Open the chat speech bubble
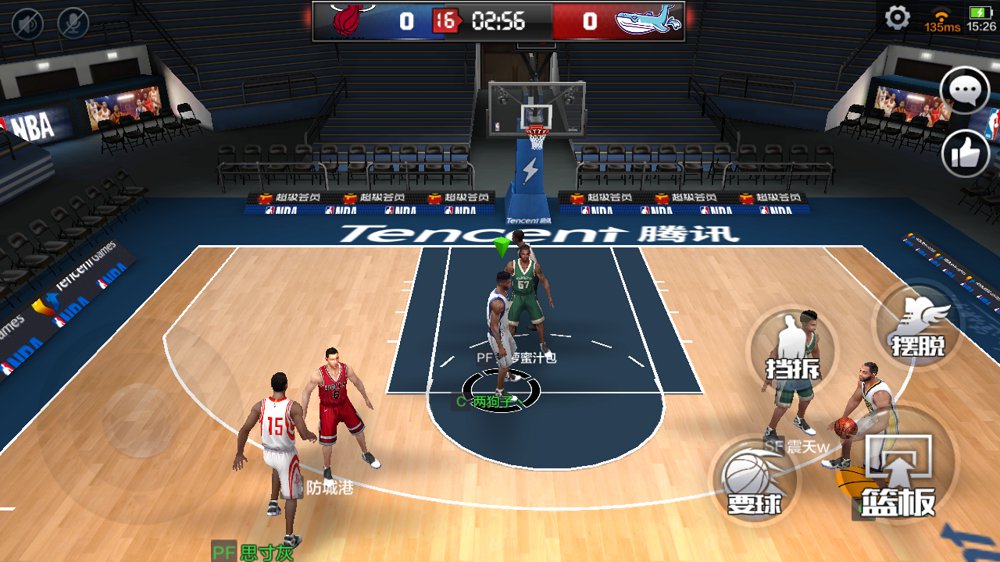The image size is (1000, 562). click(x=966, y=92)
